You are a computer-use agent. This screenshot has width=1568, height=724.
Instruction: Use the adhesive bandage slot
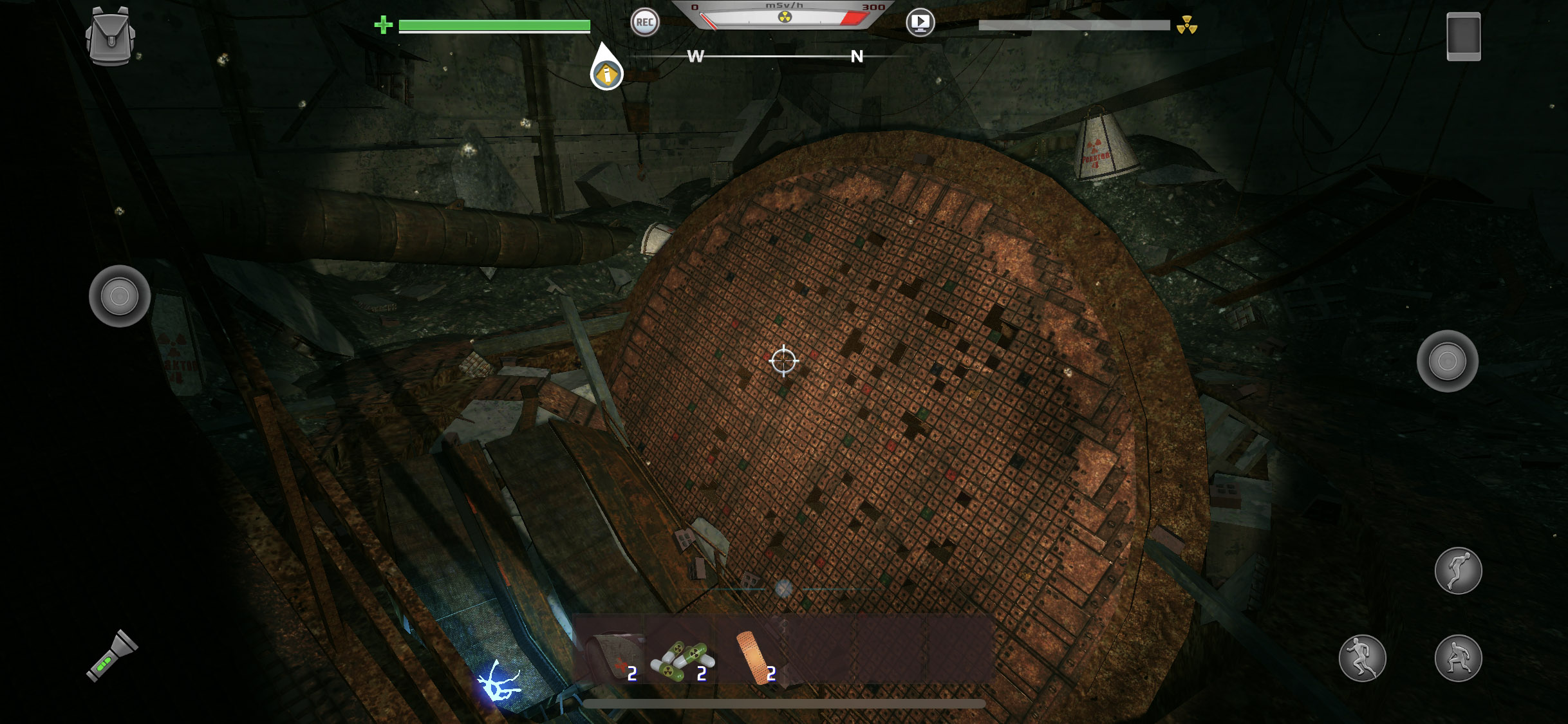[754, 655]
